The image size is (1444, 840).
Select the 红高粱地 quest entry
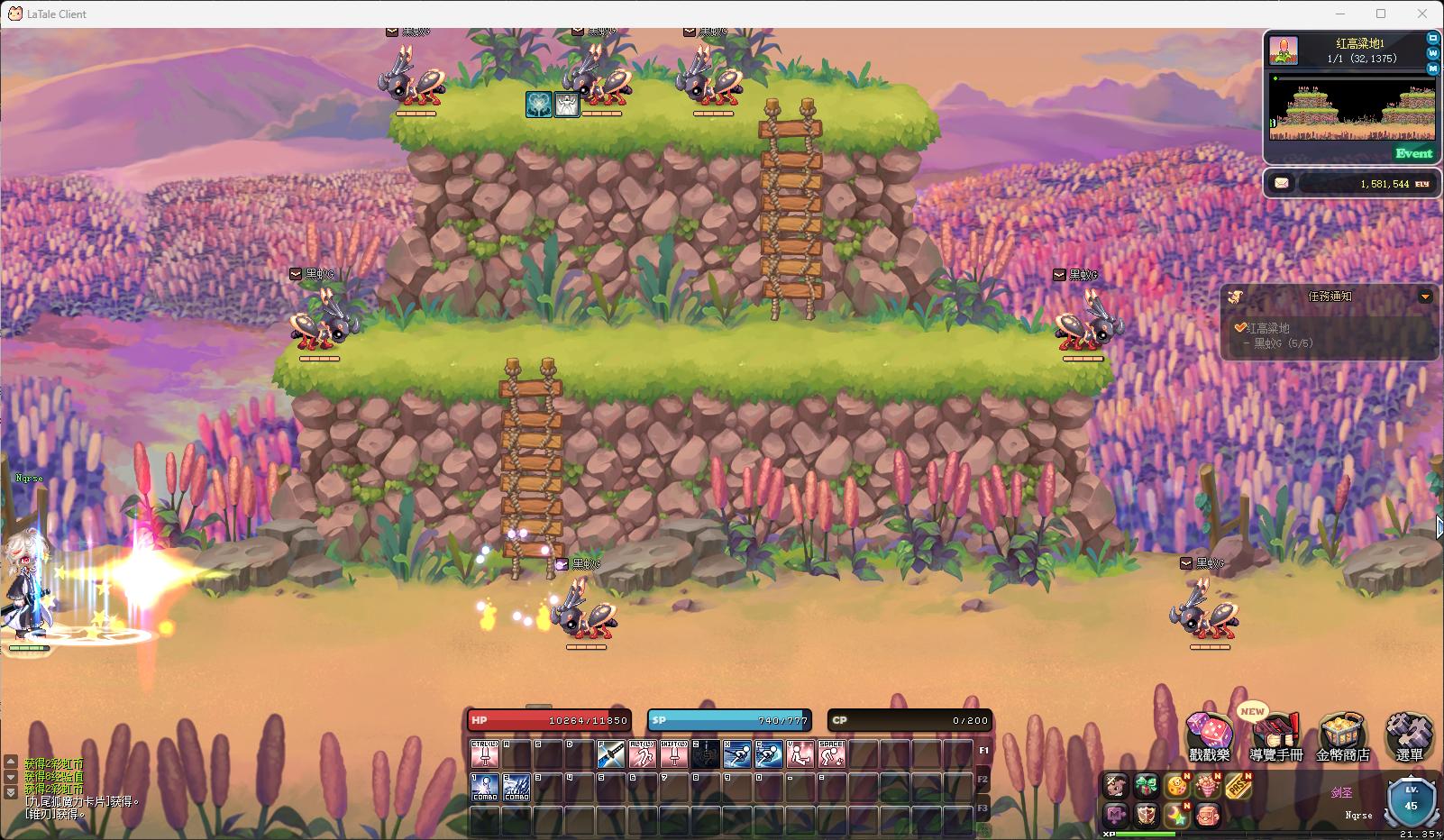(1266, 328)
